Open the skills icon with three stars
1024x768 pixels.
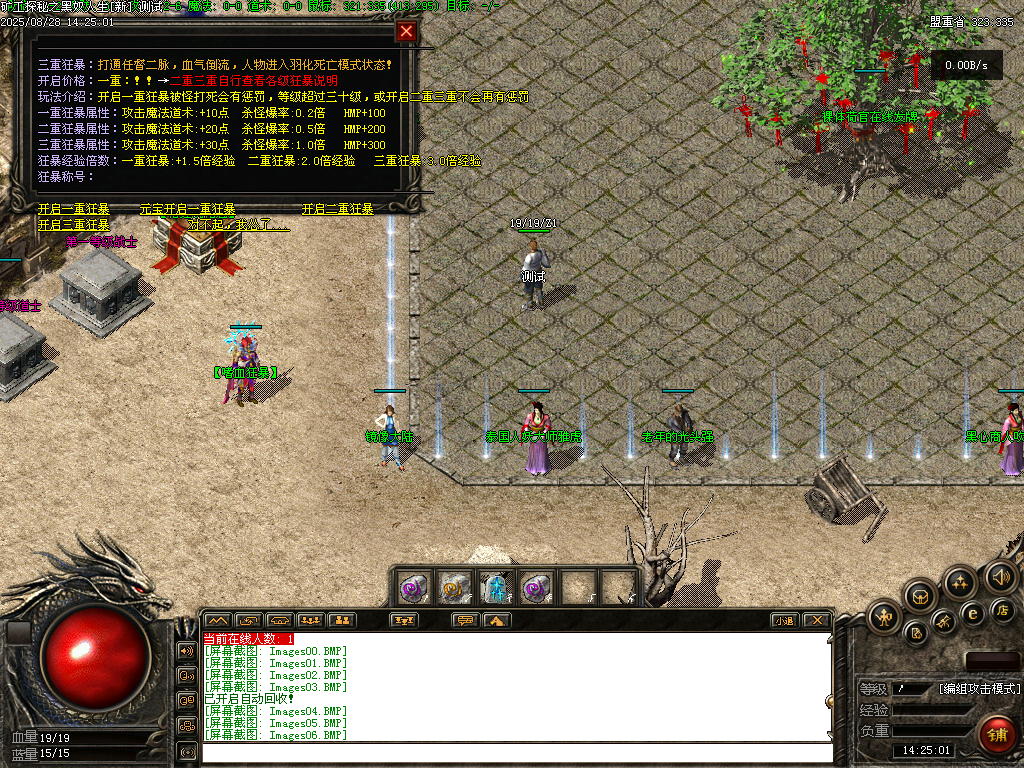coord(960,582)
